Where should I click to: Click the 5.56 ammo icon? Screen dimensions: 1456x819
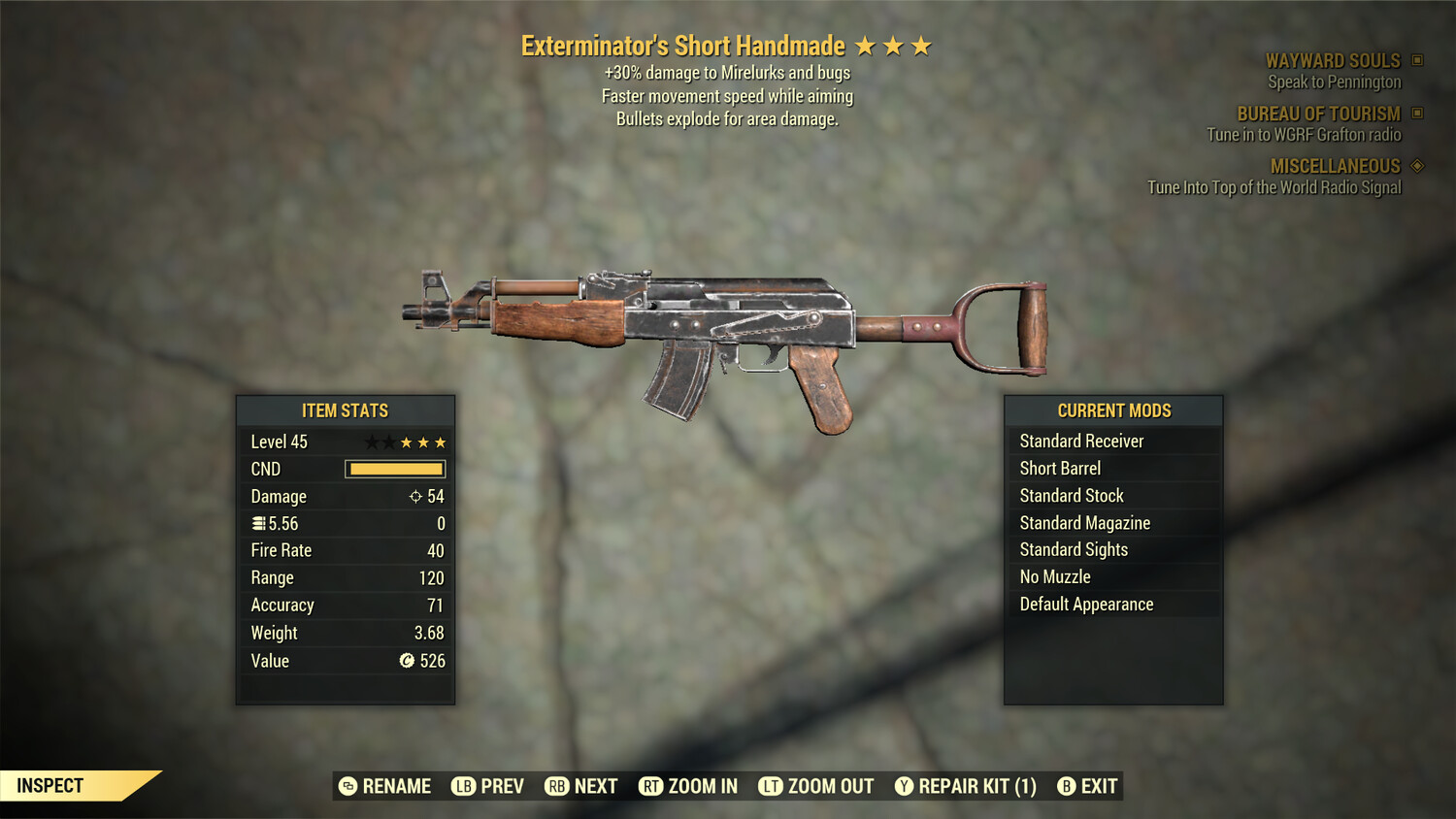click(257, 523)
